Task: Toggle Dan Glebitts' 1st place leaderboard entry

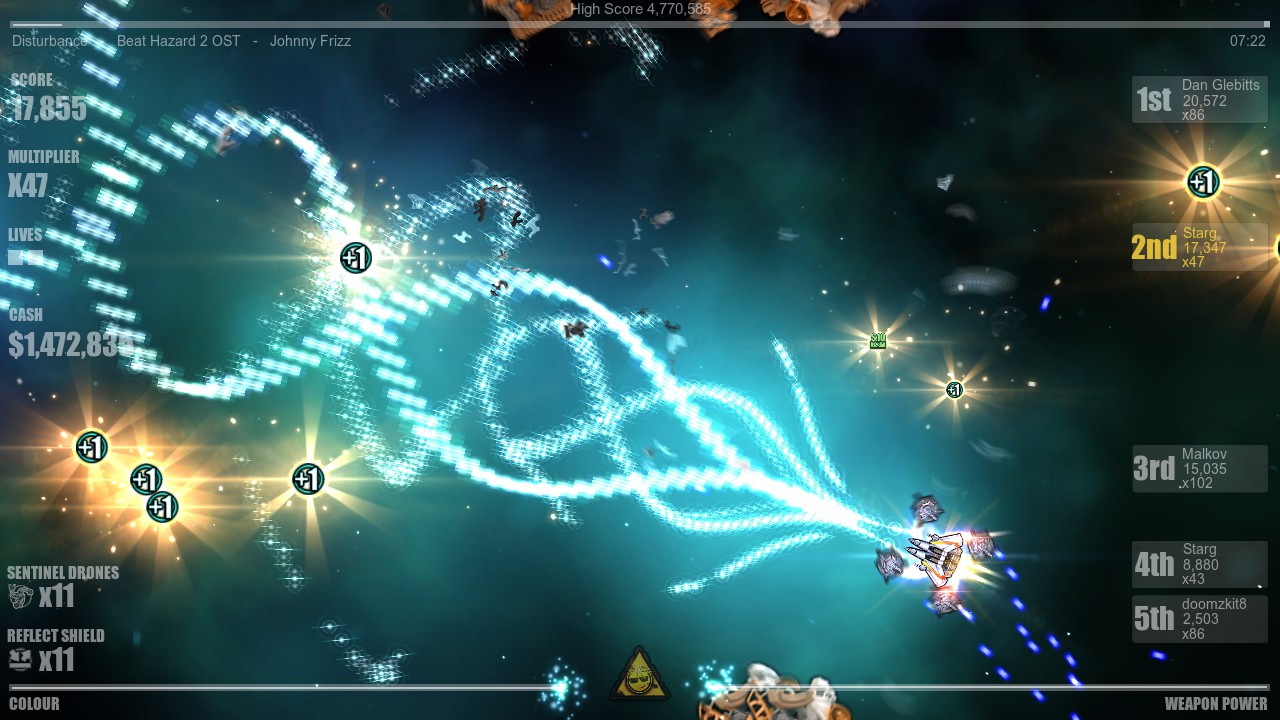Action: (x=1199, y=99)
